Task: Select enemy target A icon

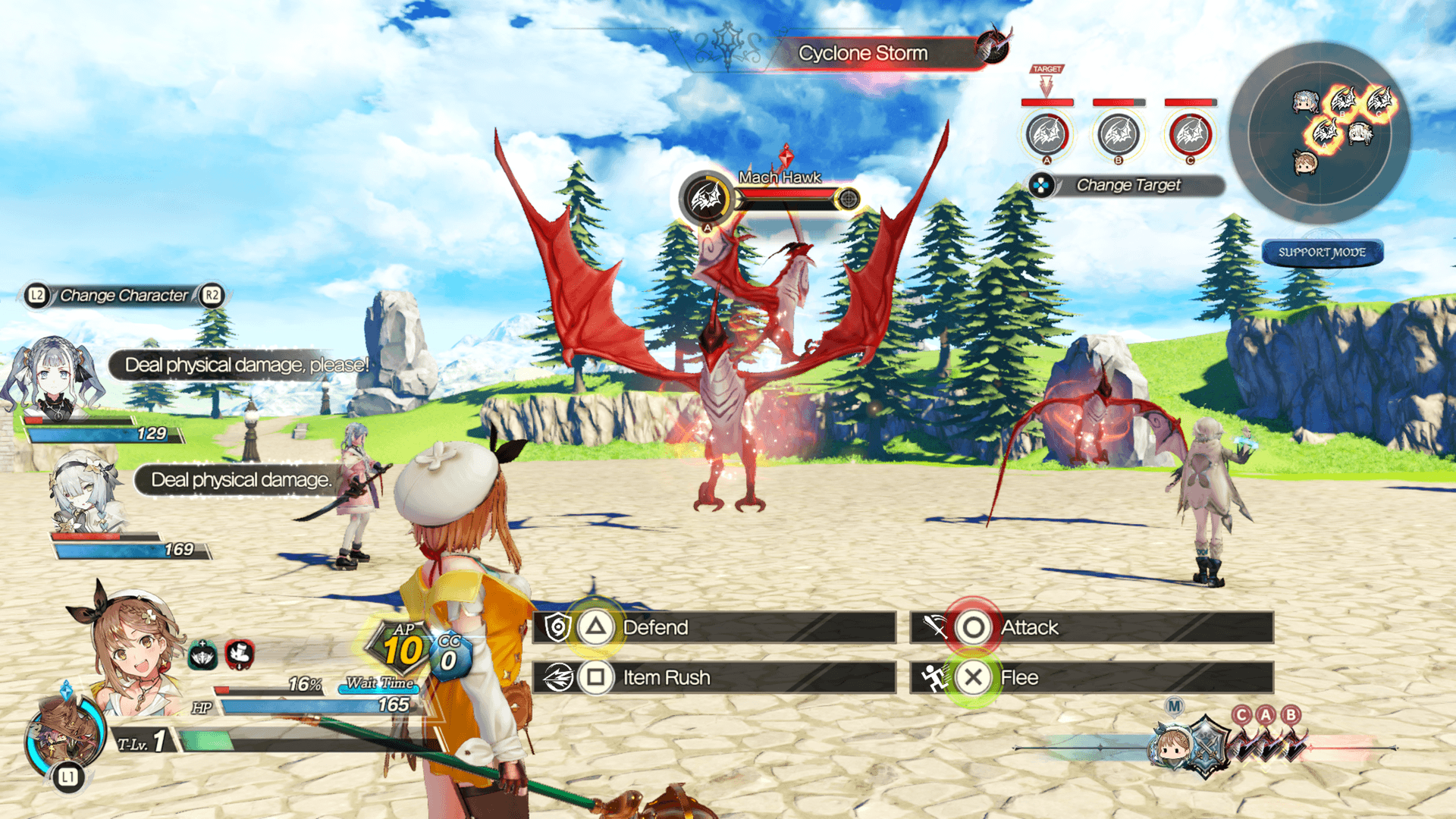Action: (1047, 134)
